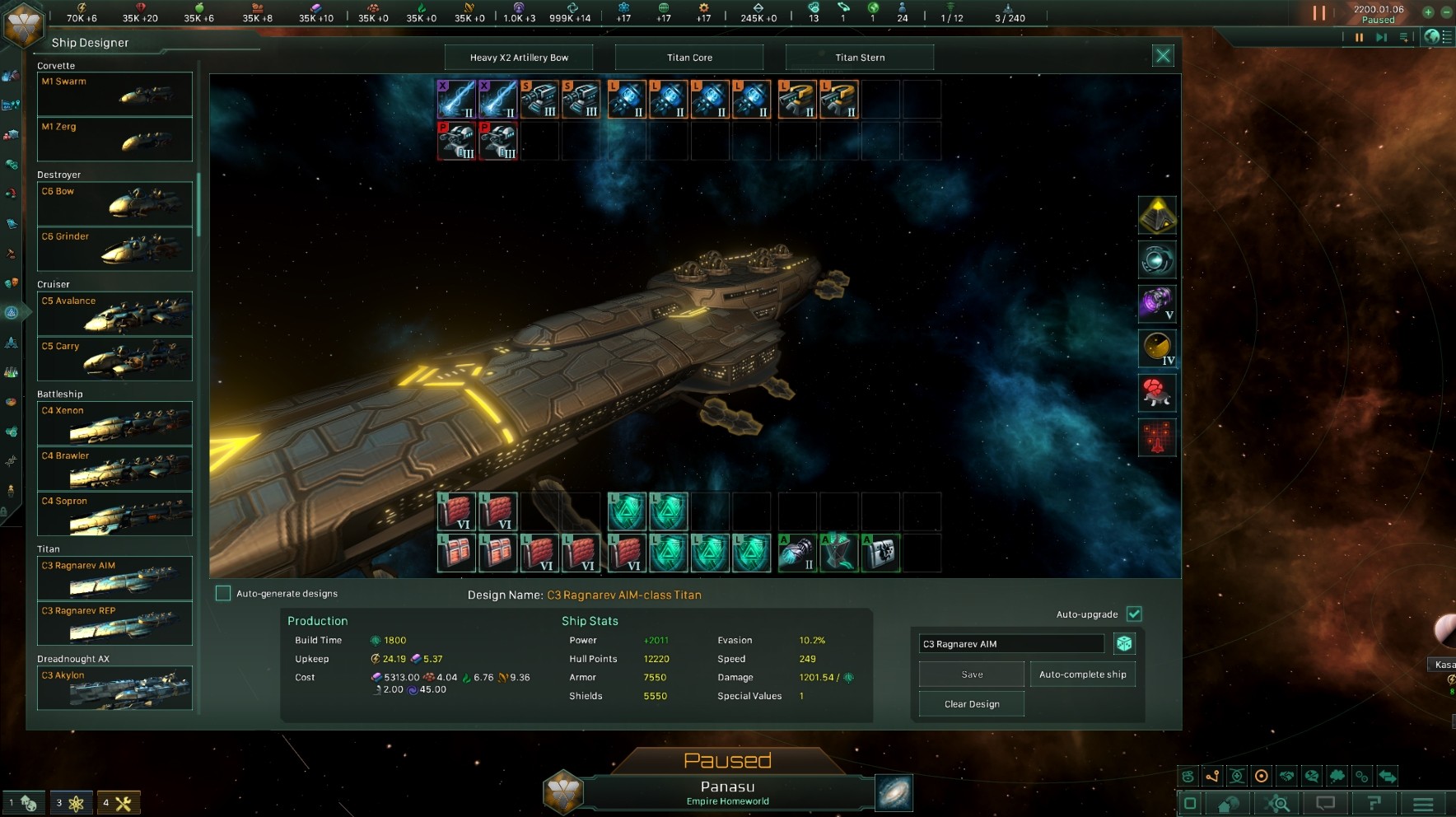Open the Heavy X2 Artillery Bow section selector
The width and height of the screenshot is (1456, 817).
[519, 57]
